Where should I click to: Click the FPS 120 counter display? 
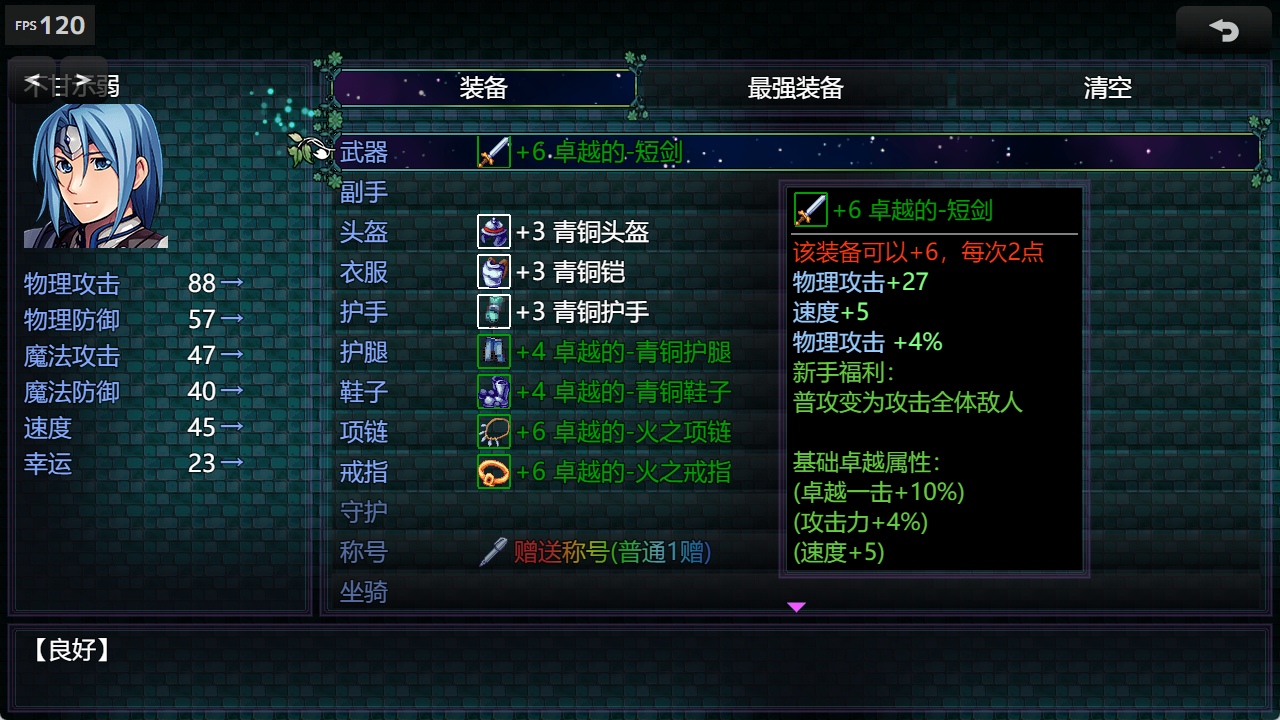coord(49,25)
